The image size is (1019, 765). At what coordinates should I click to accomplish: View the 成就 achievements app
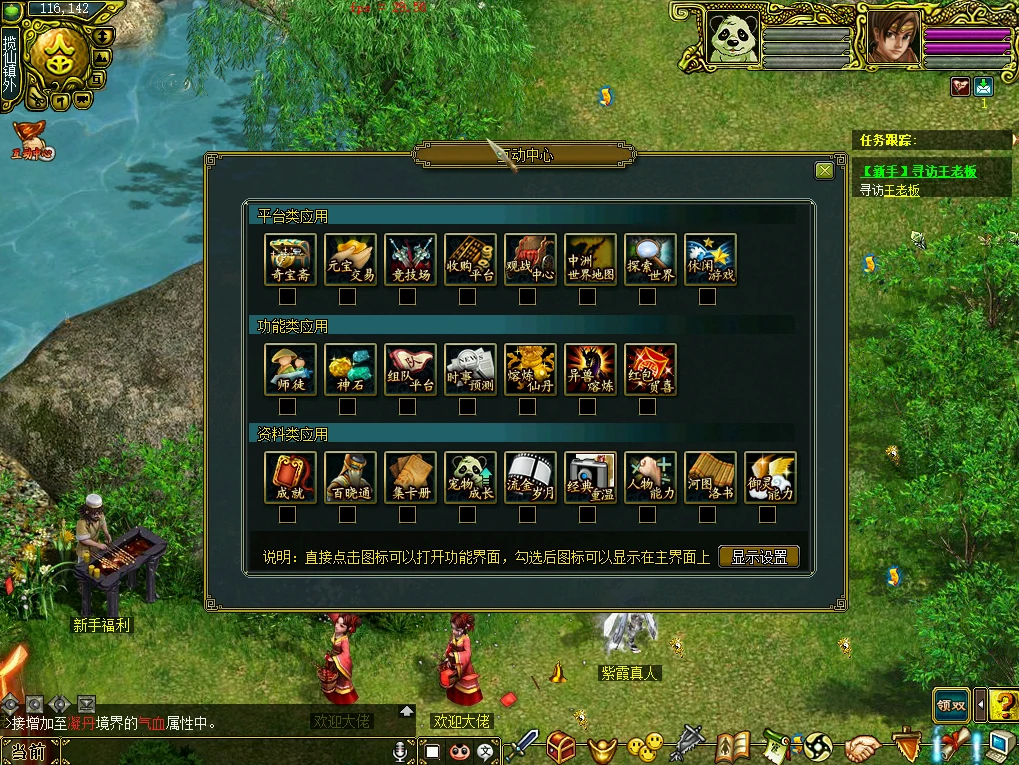290,478
